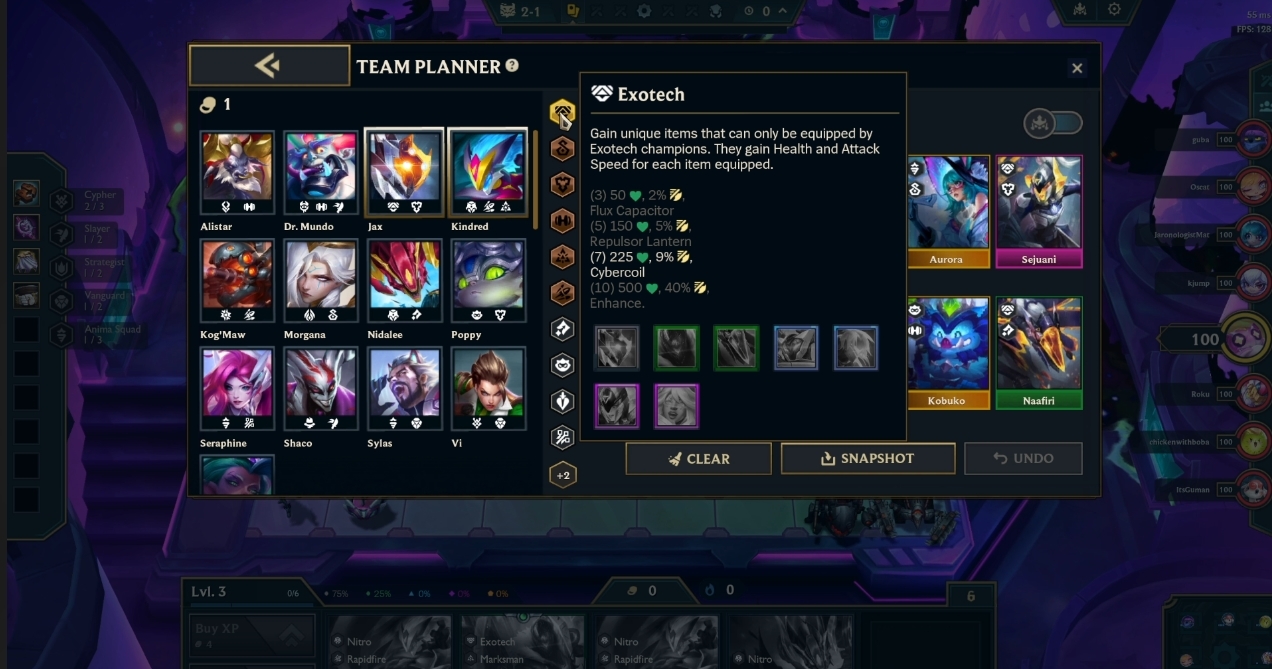Screen dimensions: 1272x669
Task: Add Vi to the team planner
Action: (x=488, y=390)
